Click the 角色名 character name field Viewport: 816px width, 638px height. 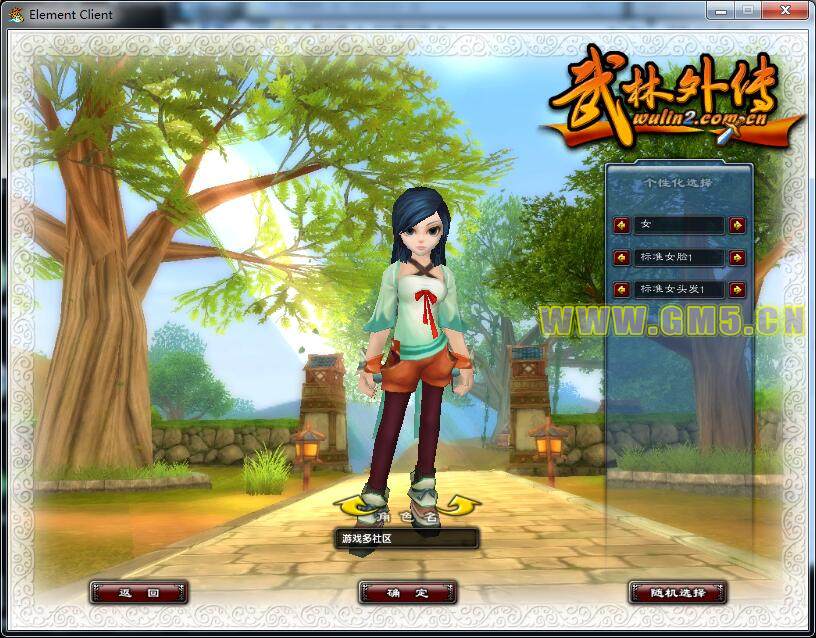pos(407,539)
